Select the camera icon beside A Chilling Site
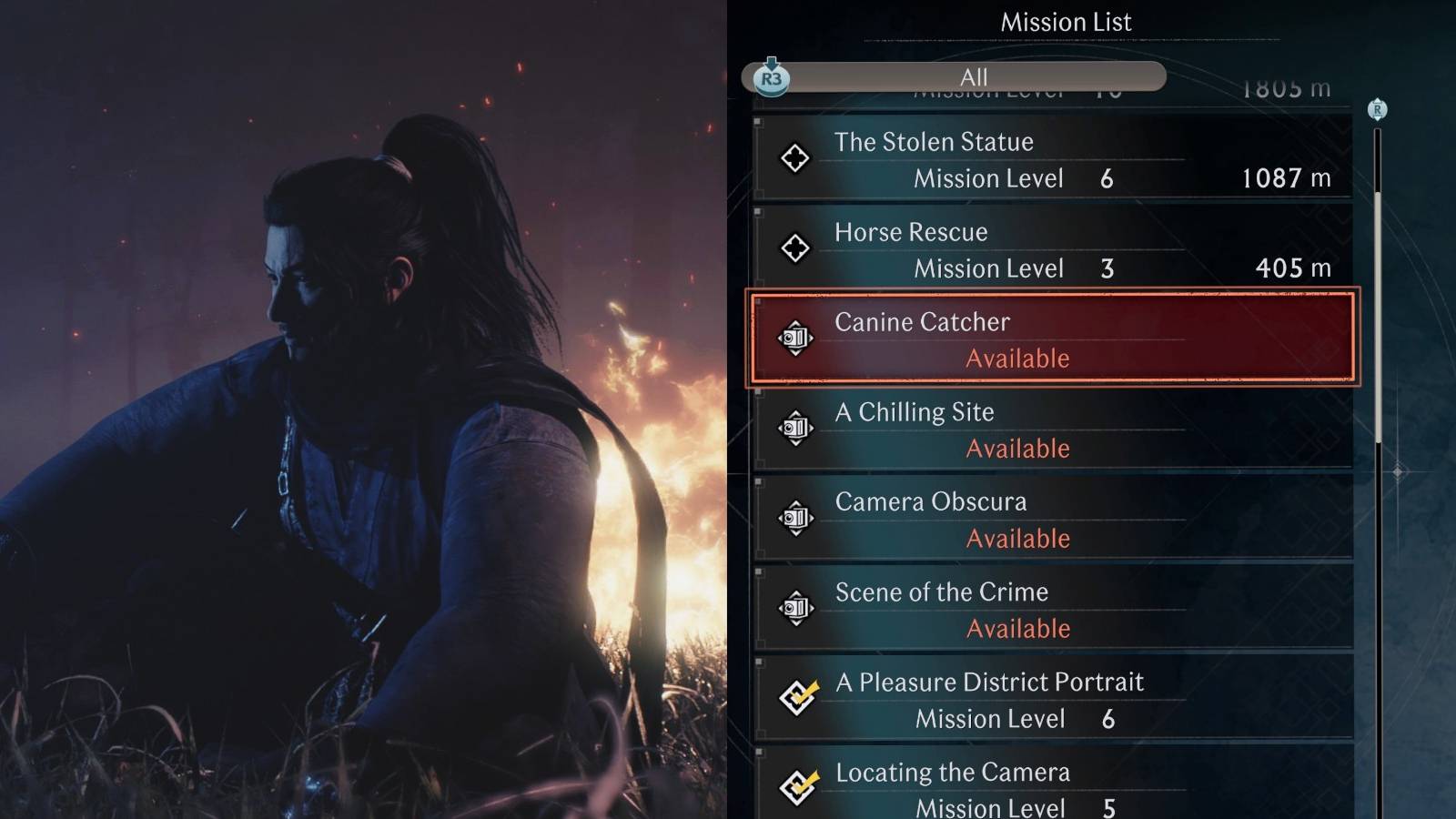1456x819 pixels. point(795,429)
